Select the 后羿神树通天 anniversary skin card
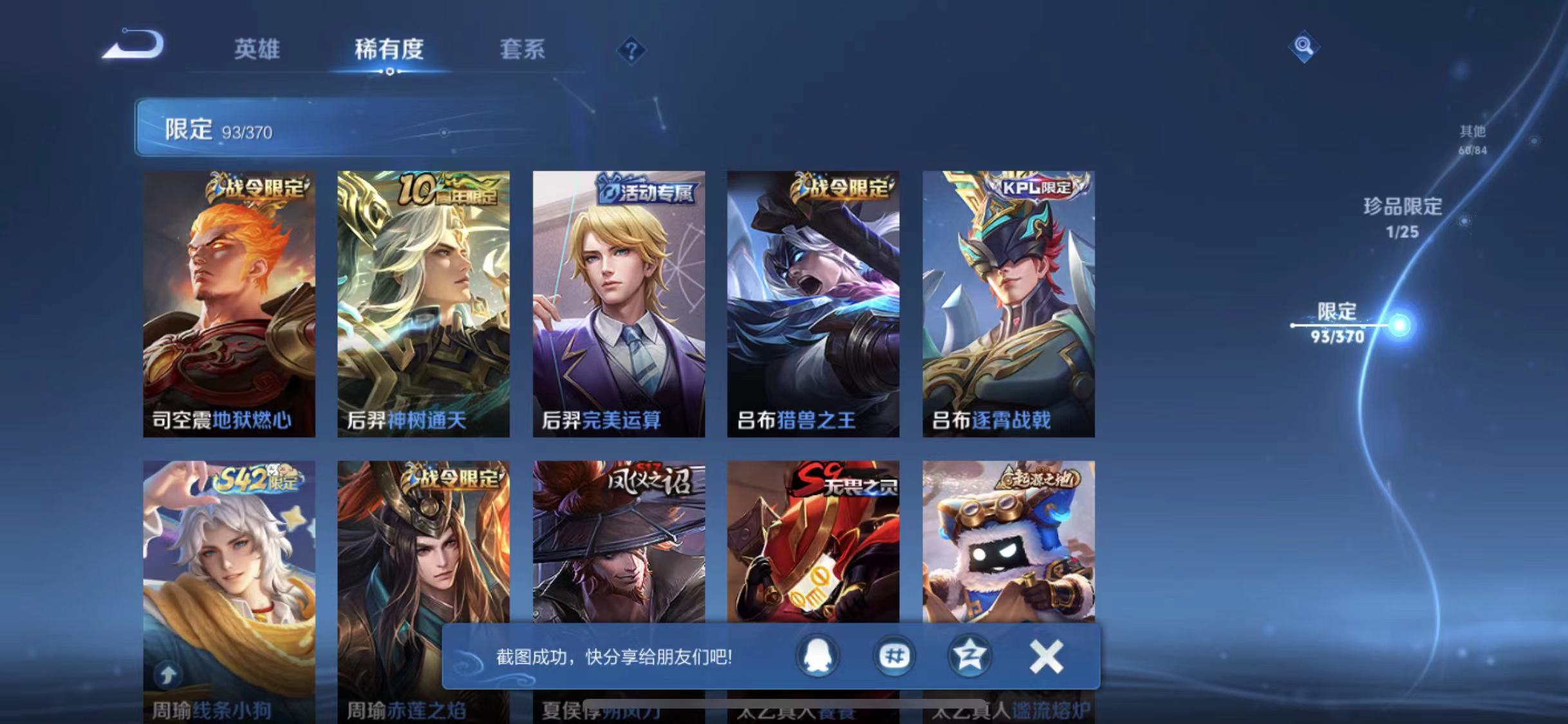This screenshot has height=724, width=1568. [x=424, y=302]
